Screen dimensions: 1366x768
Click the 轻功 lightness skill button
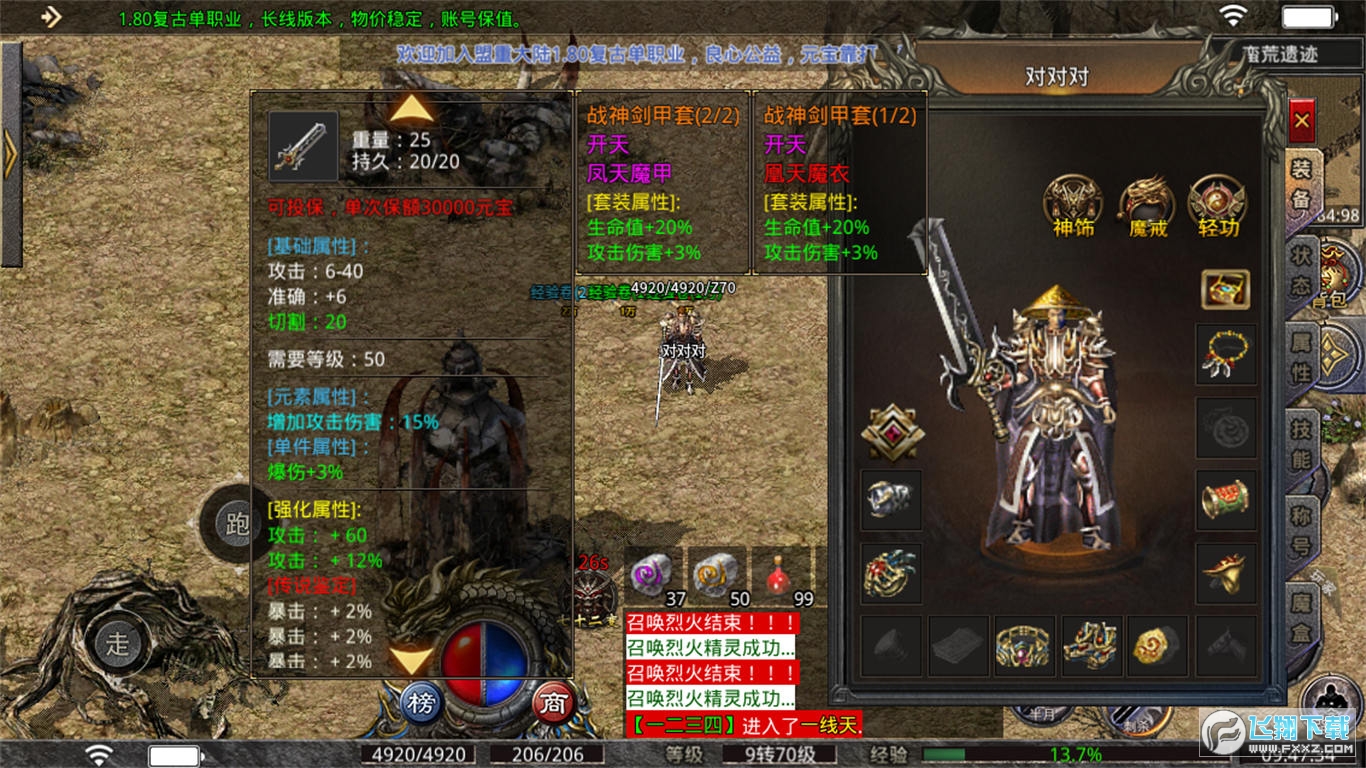[x=1217, y=206]
